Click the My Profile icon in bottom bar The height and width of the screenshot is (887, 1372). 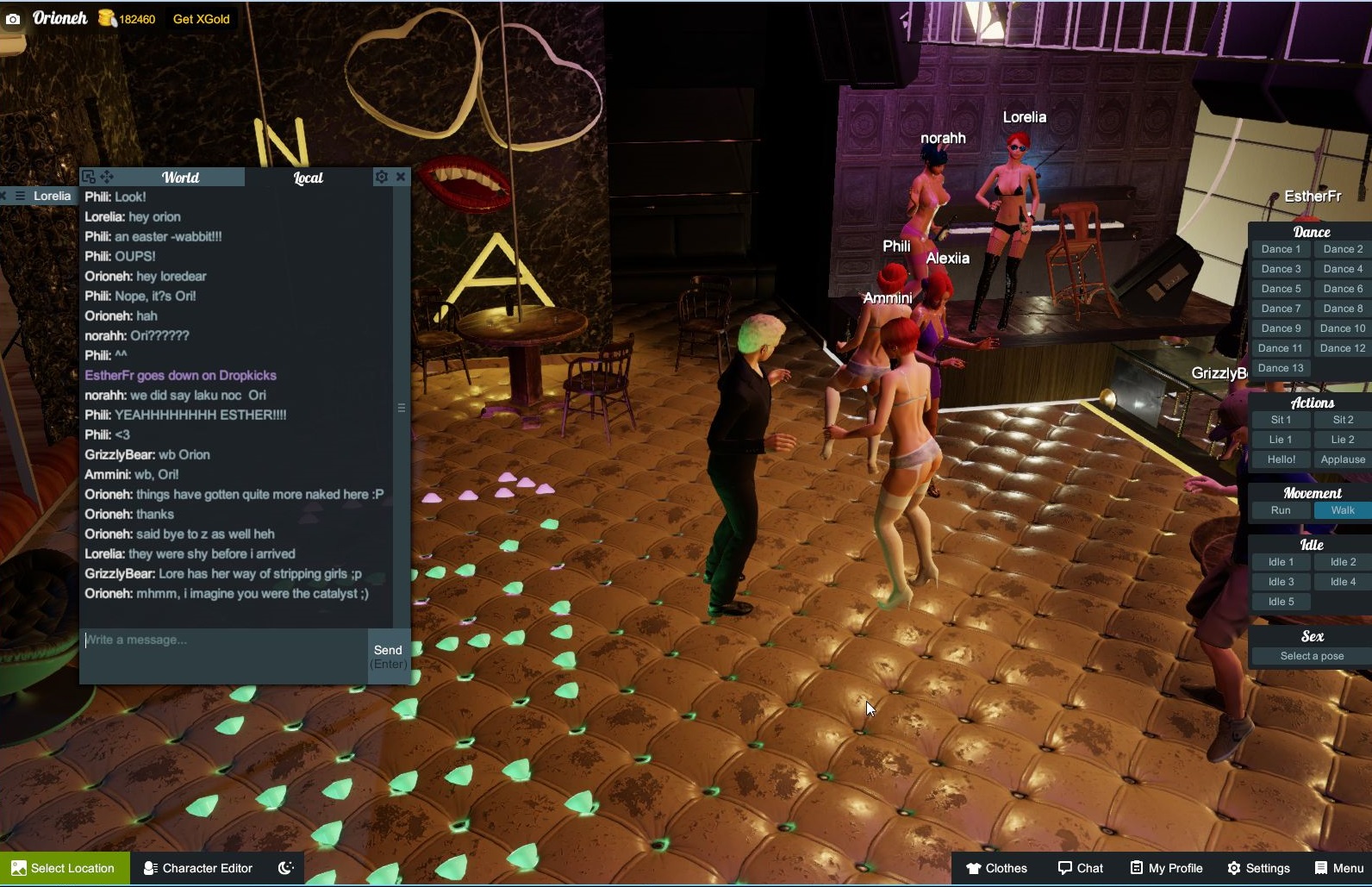tap(1136, 868)
